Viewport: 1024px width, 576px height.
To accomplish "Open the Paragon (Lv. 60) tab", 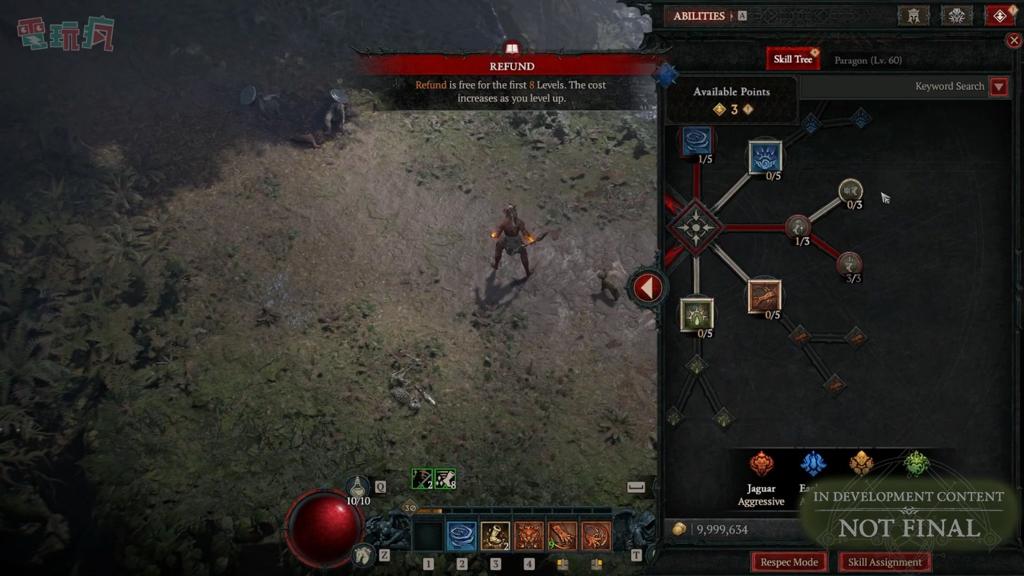I will tap(867, 61).
